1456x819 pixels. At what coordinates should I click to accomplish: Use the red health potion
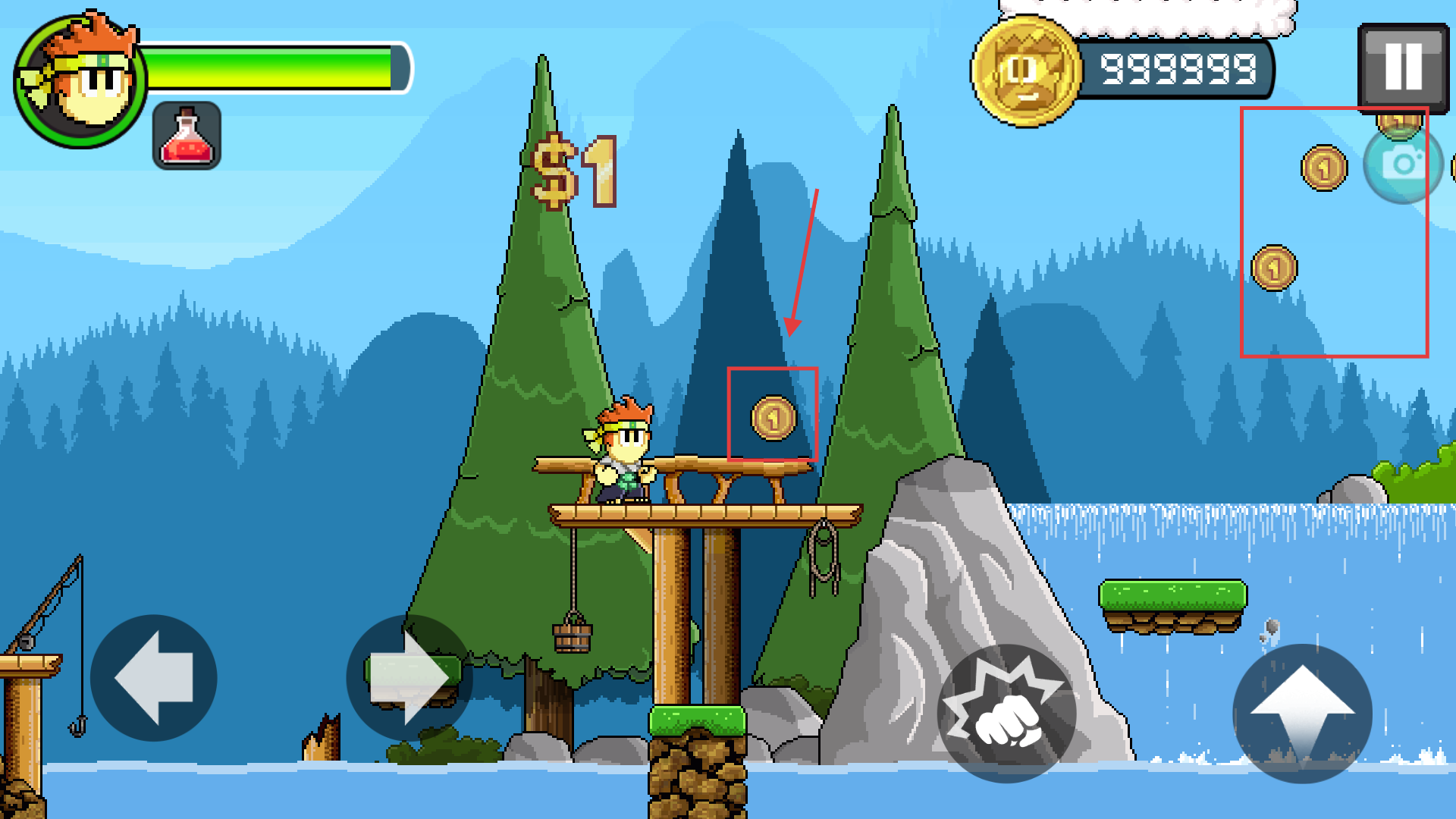coord(187,135)
